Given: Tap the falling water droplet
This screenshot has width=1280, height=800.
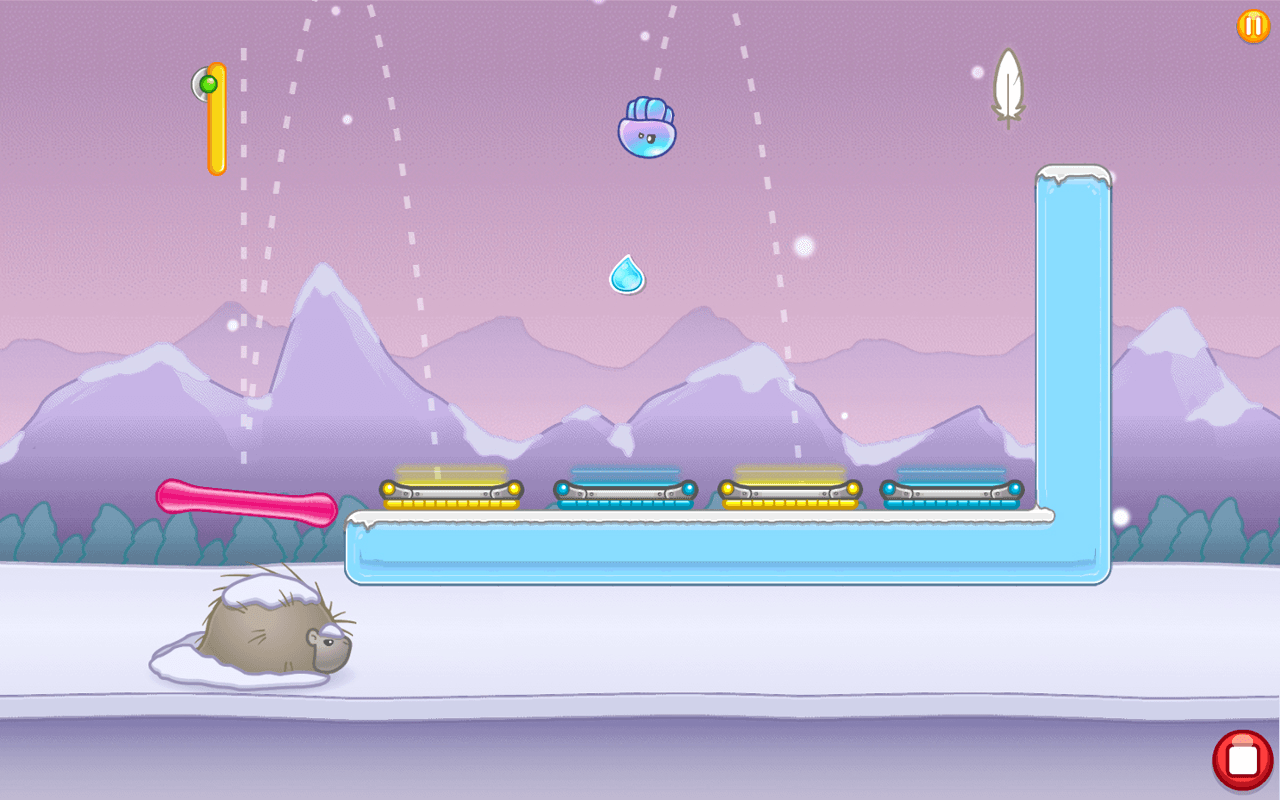Looking at the screenshot, I should 626,273.
